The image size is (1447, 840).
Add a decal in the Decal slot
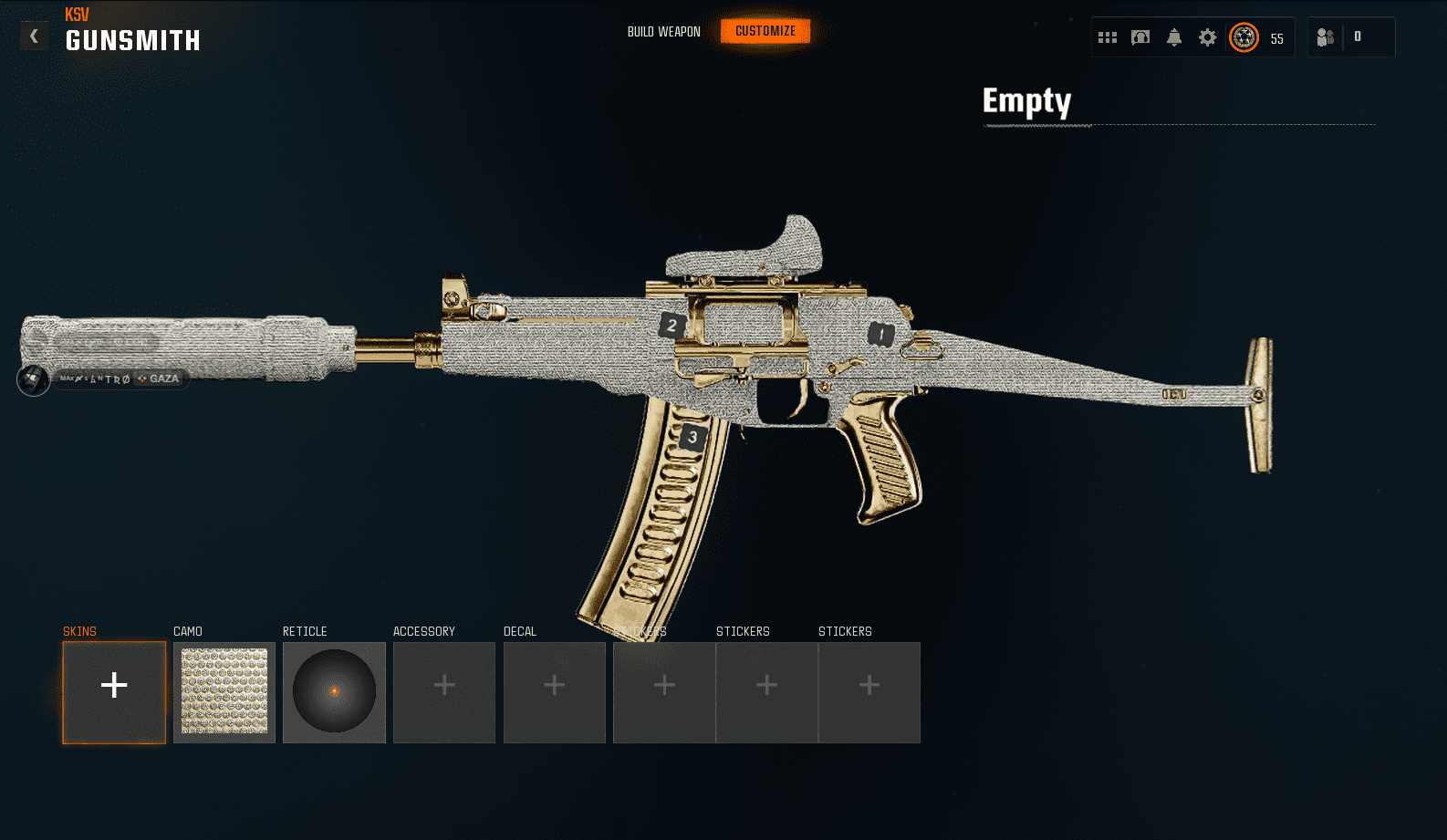[555, 692]
